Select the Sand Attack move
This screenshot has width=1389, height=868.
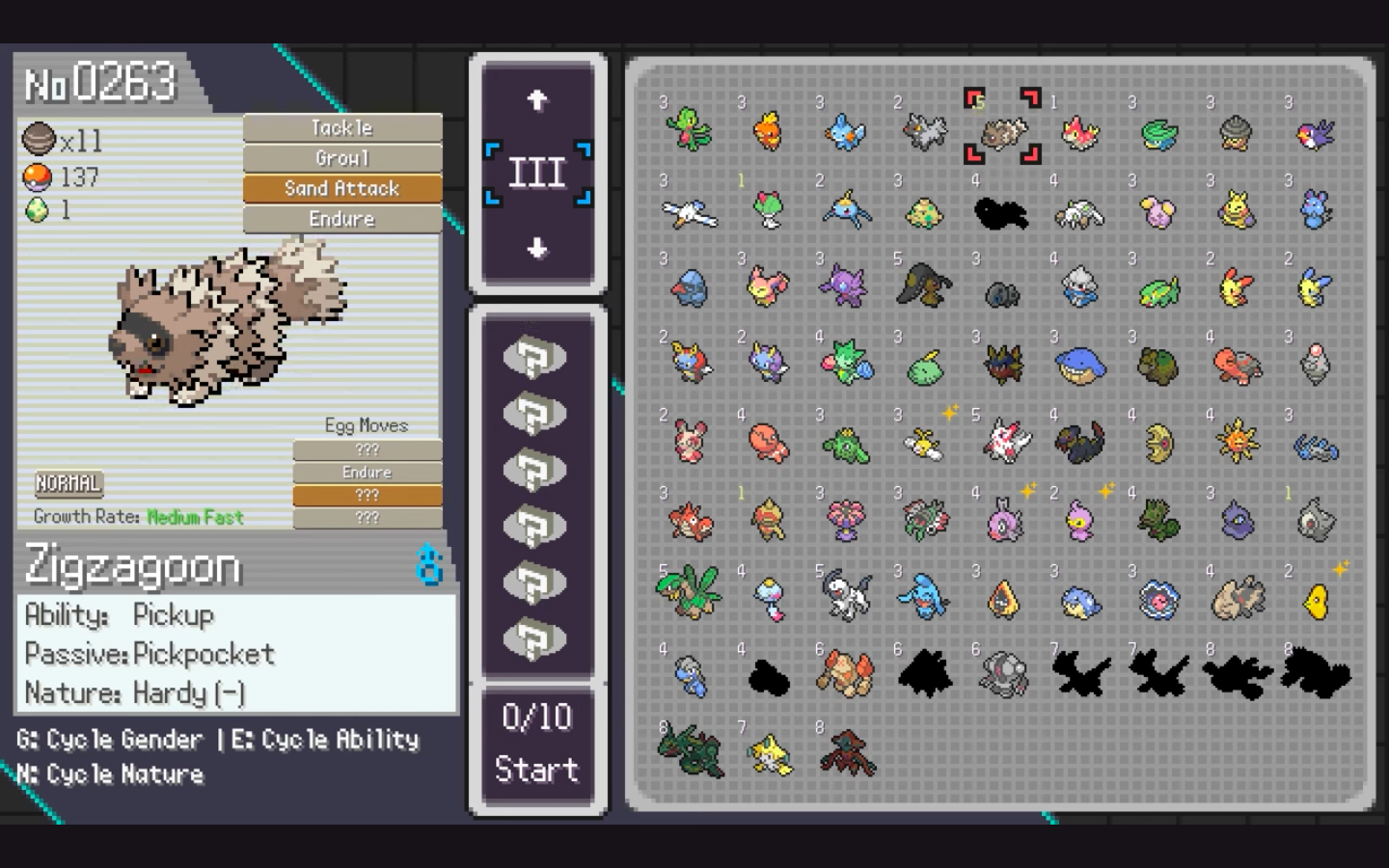[x=342, y=188]
